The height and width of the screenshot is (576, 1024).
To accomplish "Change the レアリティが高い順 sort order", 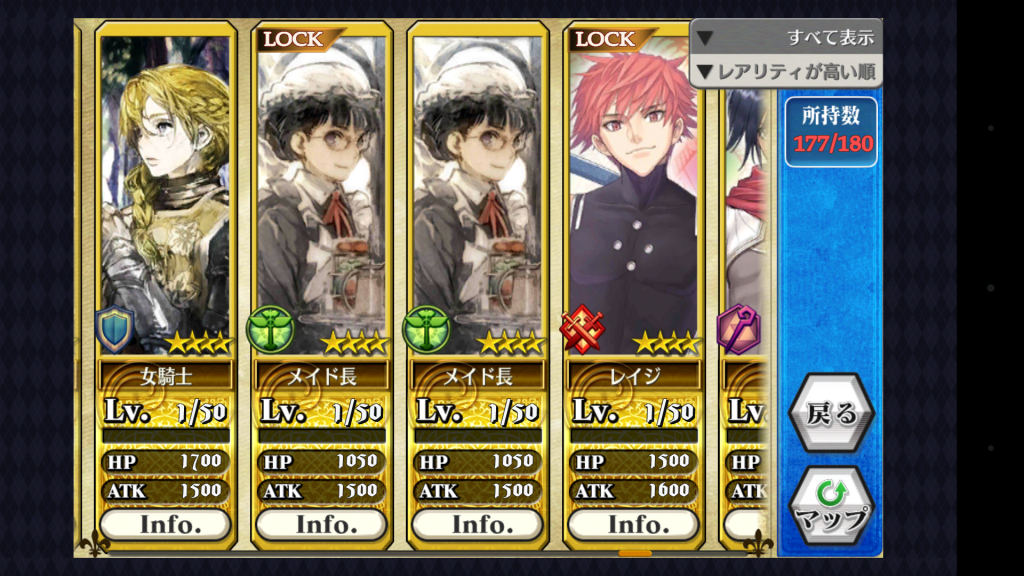I will [786, 71].
